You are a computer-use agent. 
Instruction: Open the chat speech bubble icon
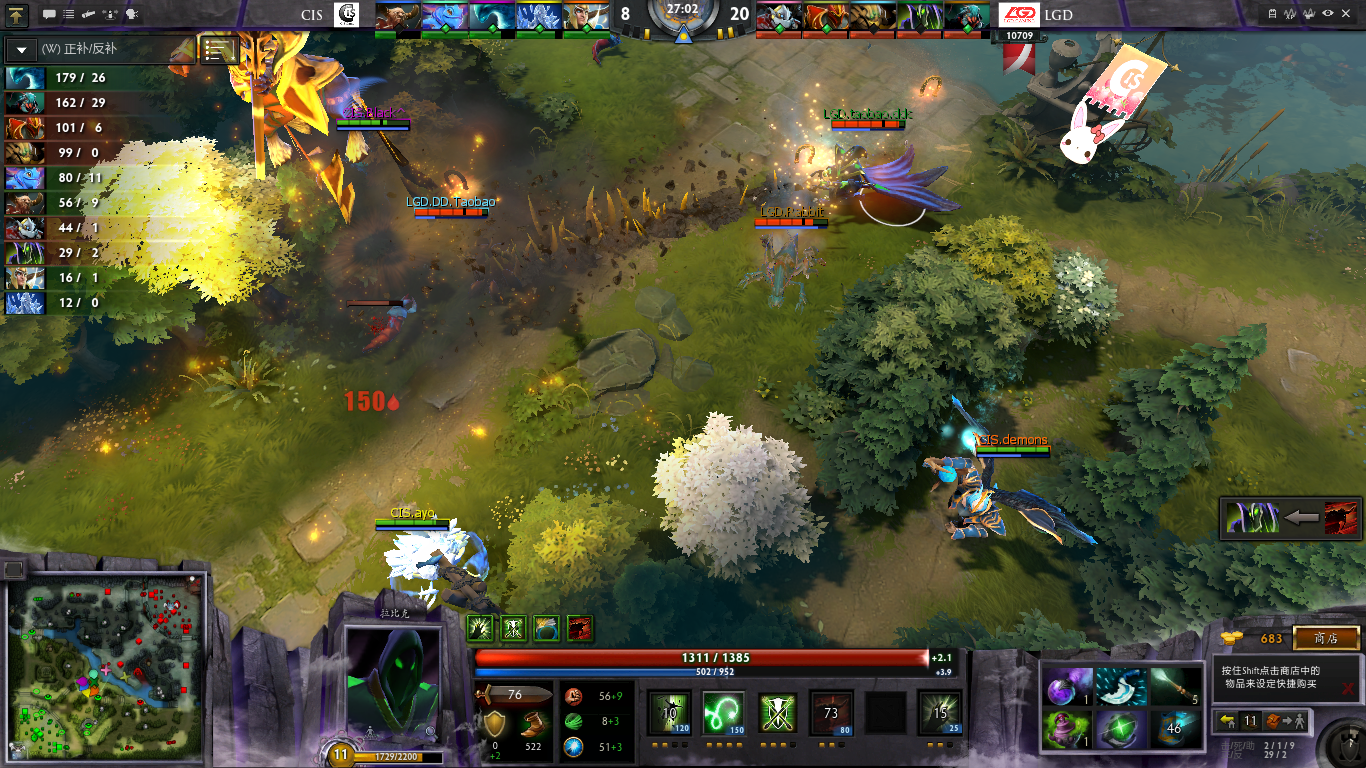pos(49,15)
